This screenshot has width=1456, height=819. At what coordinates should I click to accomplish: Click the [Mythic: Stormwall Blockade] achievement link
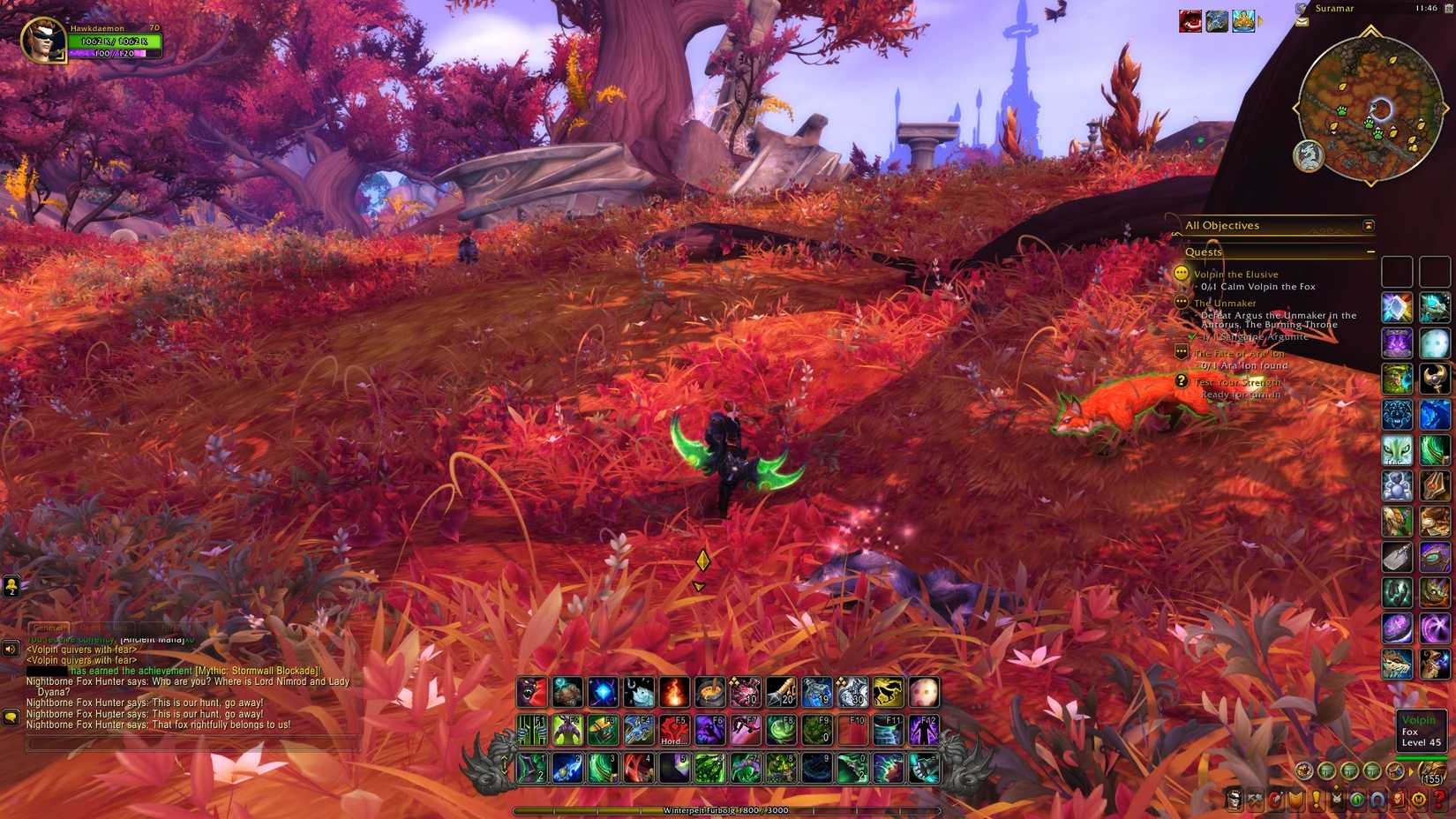(x=256, y=671)
